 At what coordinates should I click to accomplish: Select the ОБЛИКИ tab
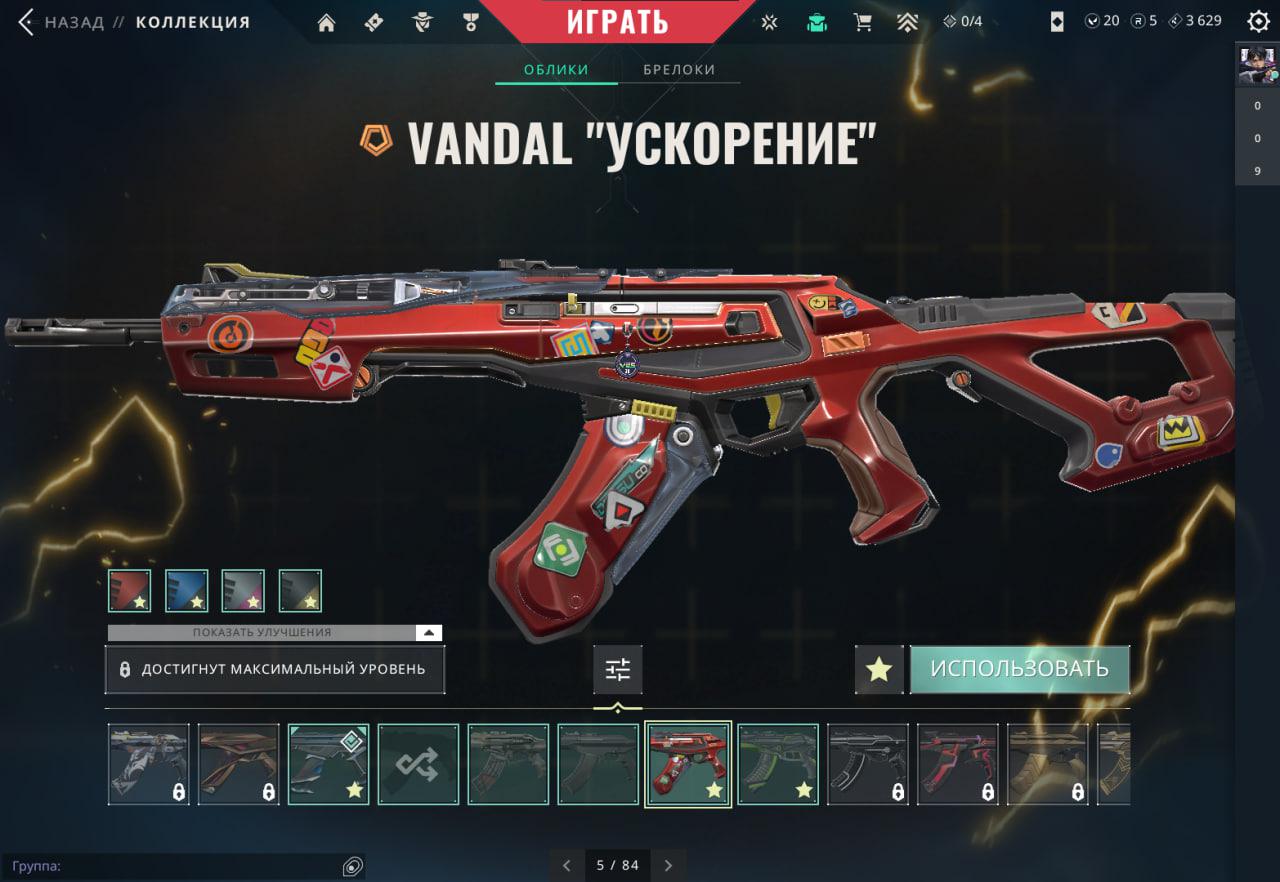[556, 70]
